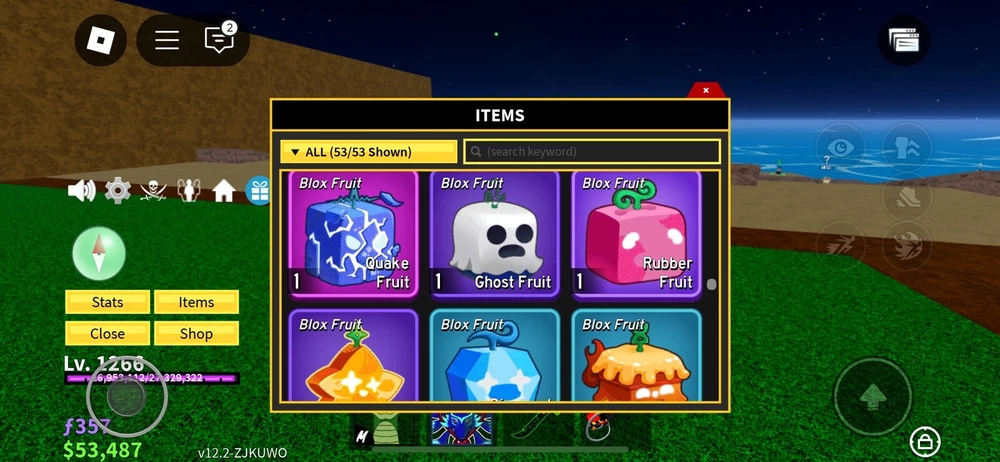Tap the green compass icon
Screen dimensions: 1000x462
click(99, 252)
